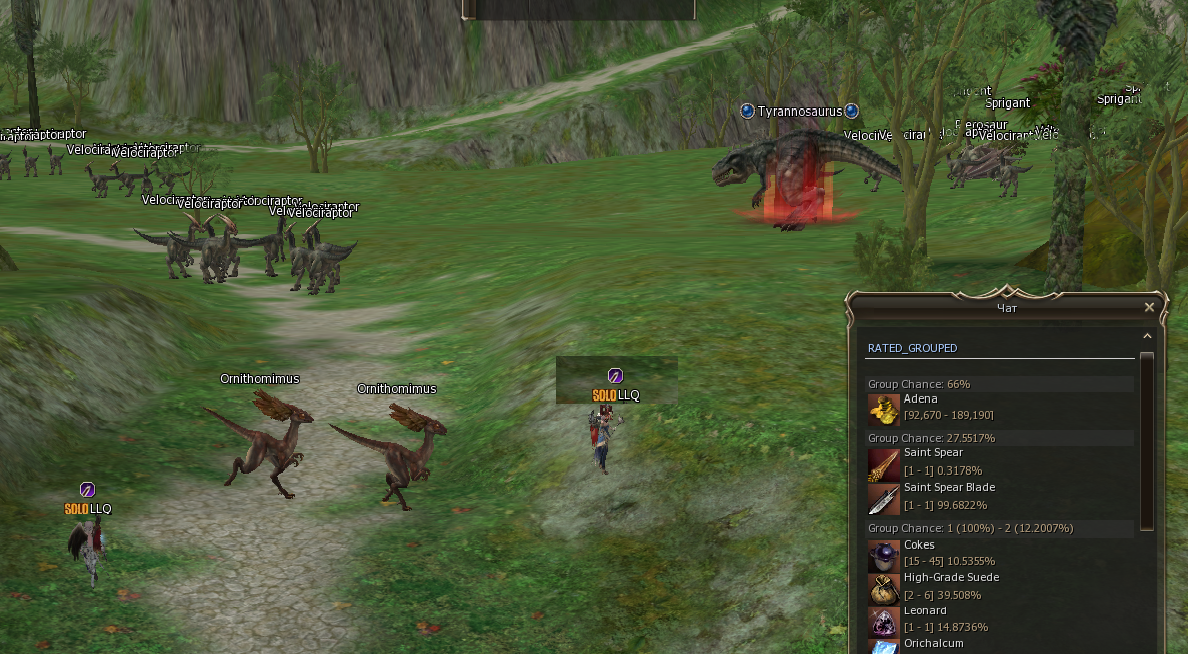This screenshot has height=654, width=1188.
Task: Select the High-Grade Suede icon
Action: click(x=883, y=588)
